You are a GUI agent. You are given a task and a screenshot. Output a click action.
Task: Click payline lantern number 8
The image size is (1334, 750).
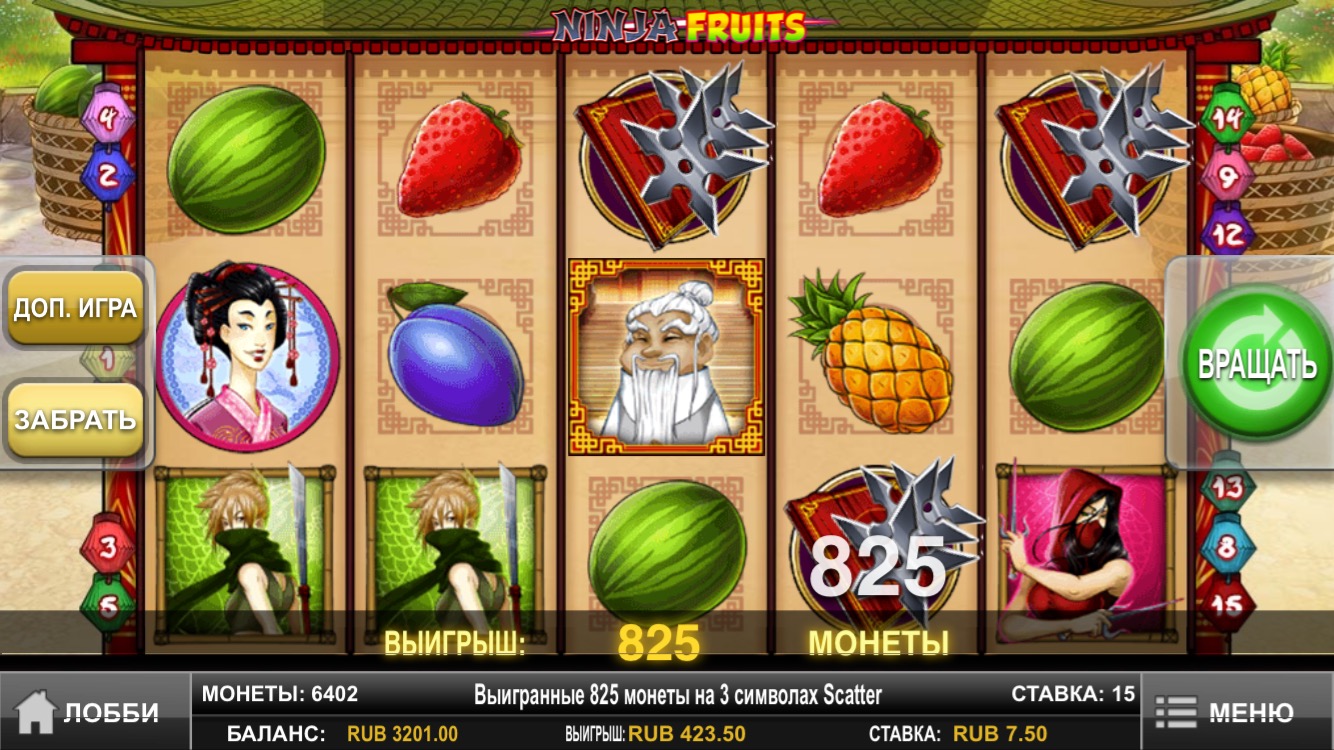pyautogui.click(x=1227, y=547)
